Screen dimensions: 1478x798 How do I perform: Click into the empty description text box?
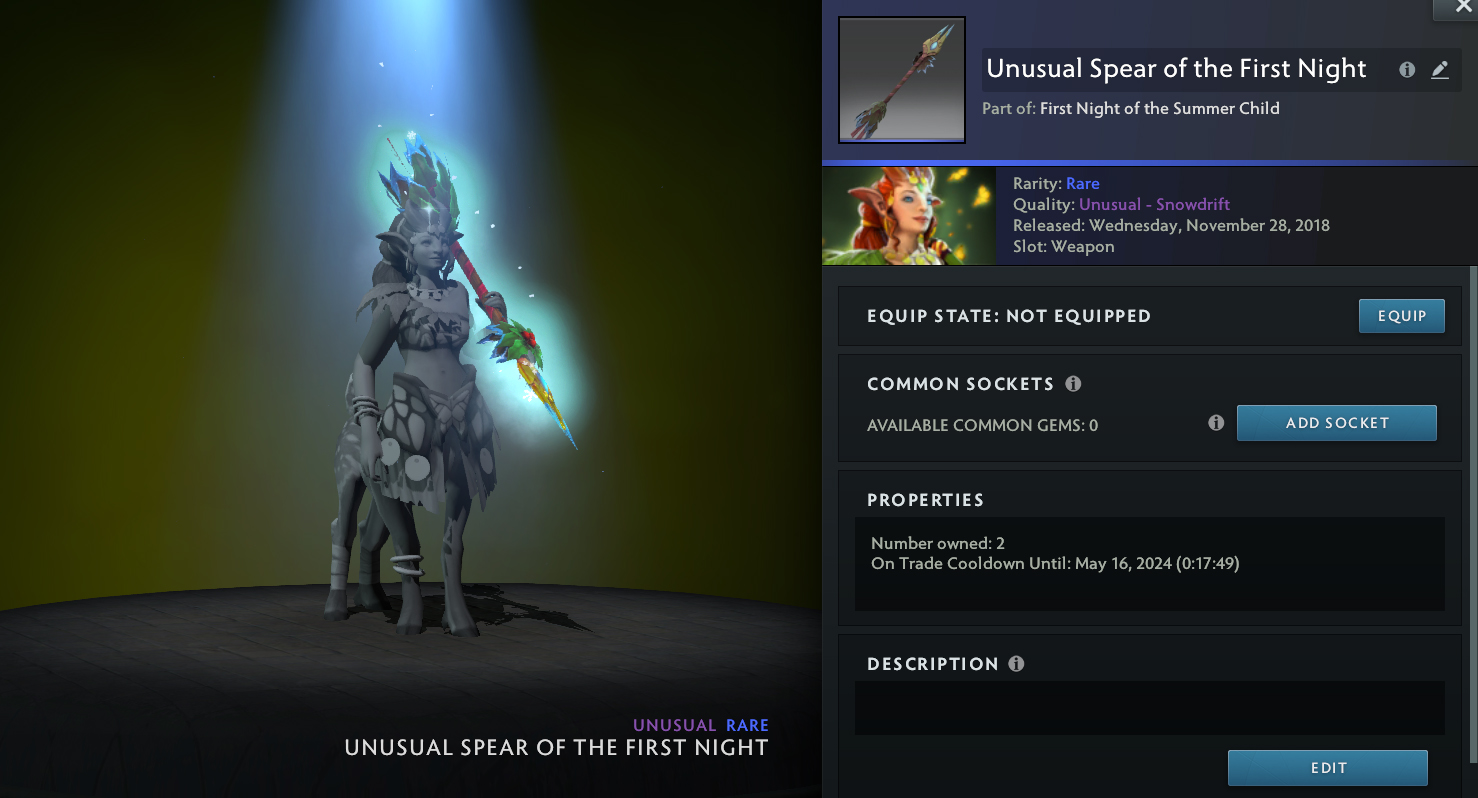coord(1149,708)
